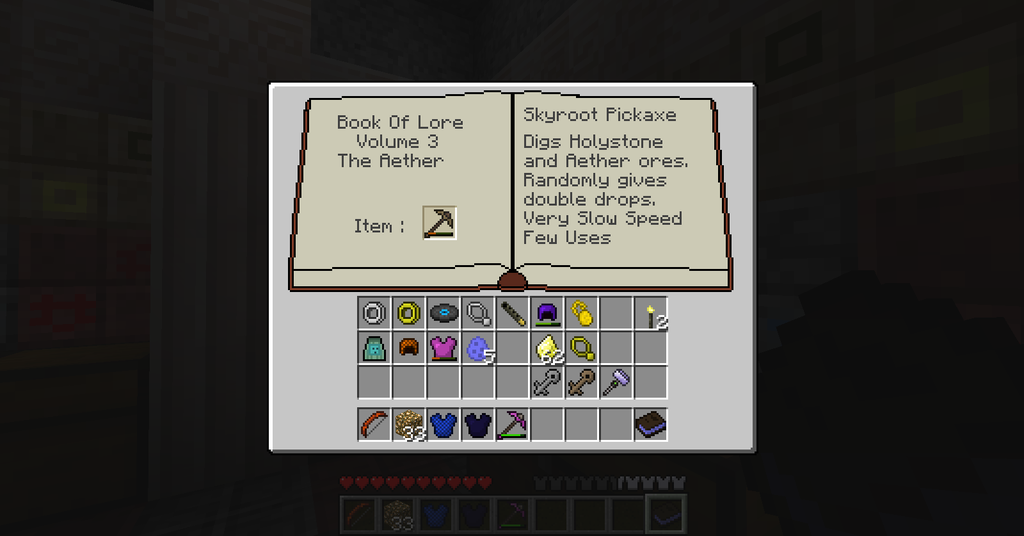Select the silver ring in the inventory
1024x536 pixels.
pos(374,314)
